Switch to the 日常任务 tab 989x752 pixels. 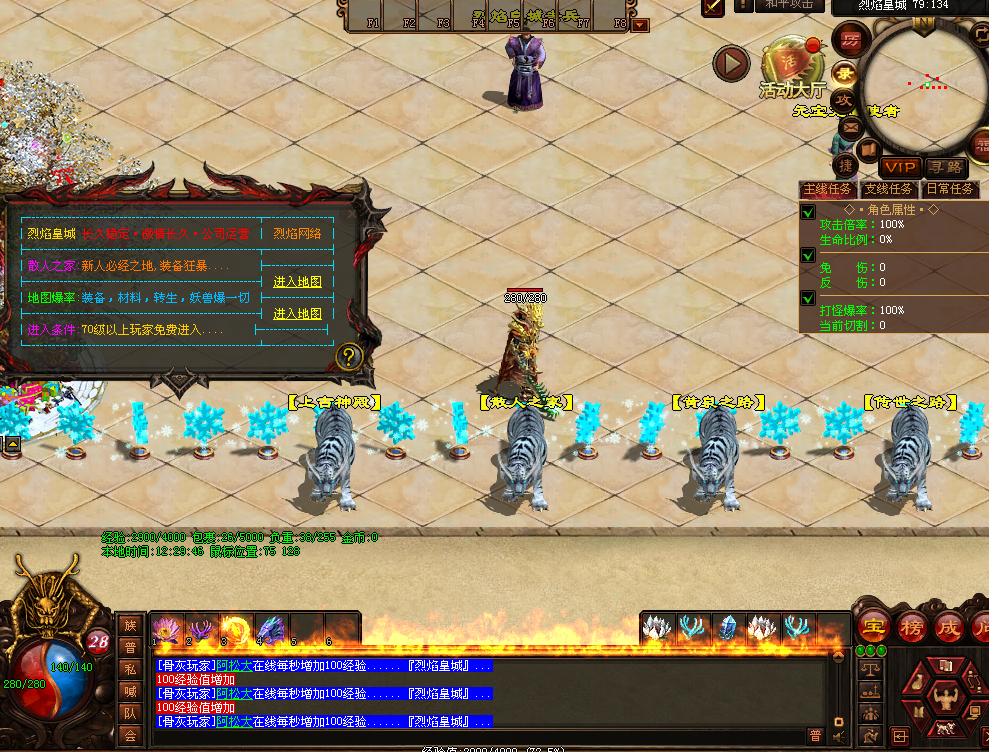(x=949, y=189)
